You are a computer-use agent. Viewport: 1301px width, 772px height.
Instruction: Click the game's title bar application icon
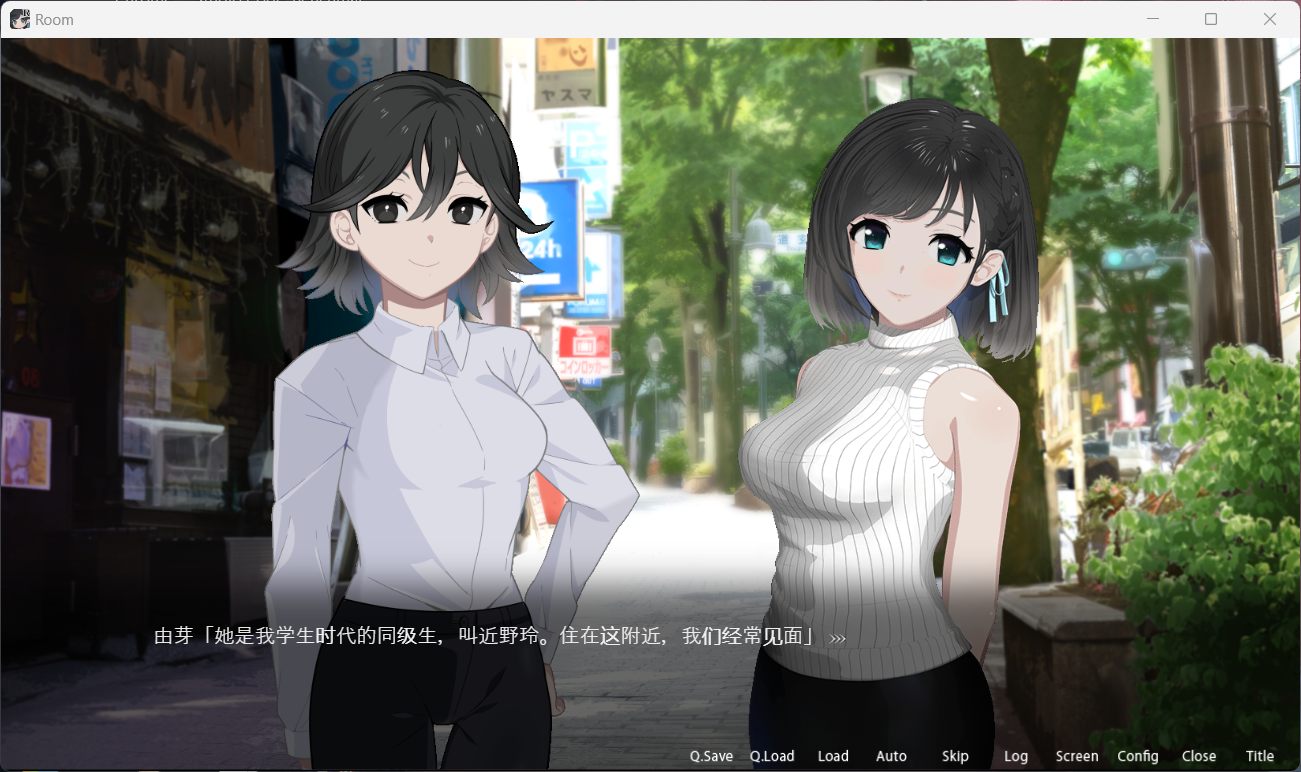click(x=18, y=19)
